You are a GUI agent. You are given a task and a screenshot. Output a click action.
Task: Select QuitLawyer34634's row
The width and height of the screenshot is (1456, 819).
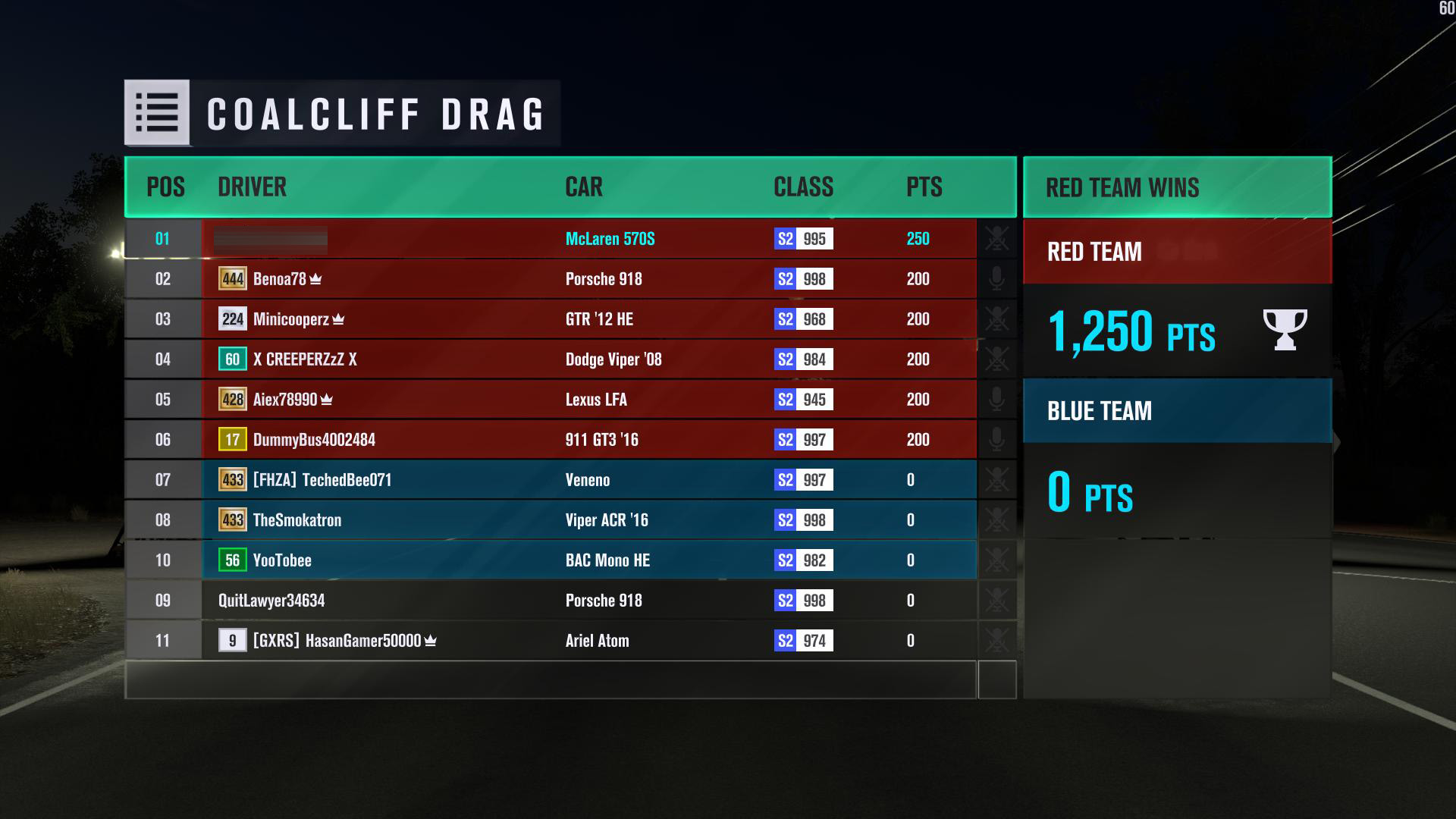pos(550,601)
